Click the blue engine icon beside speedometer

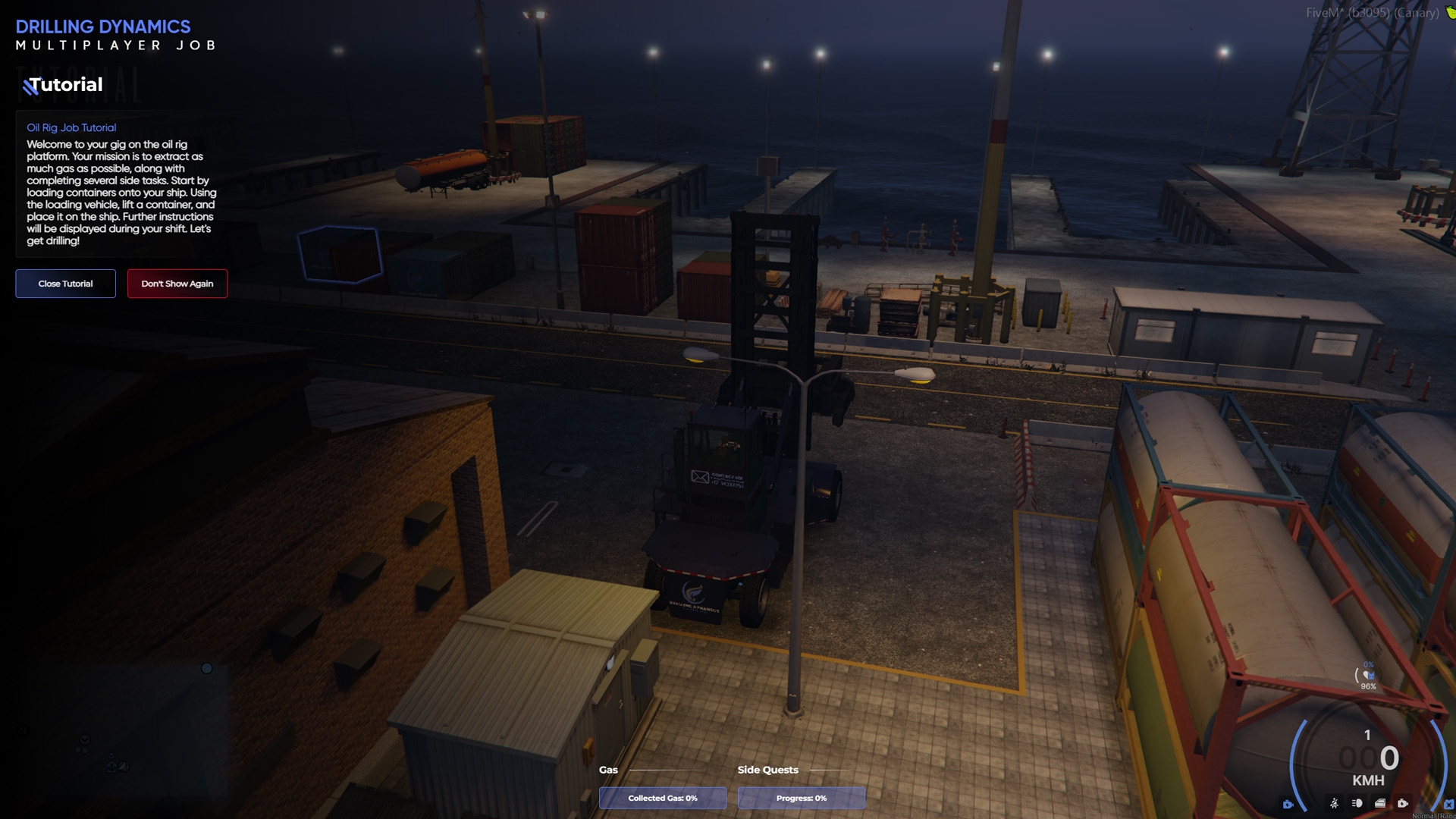coord(1288,804)
